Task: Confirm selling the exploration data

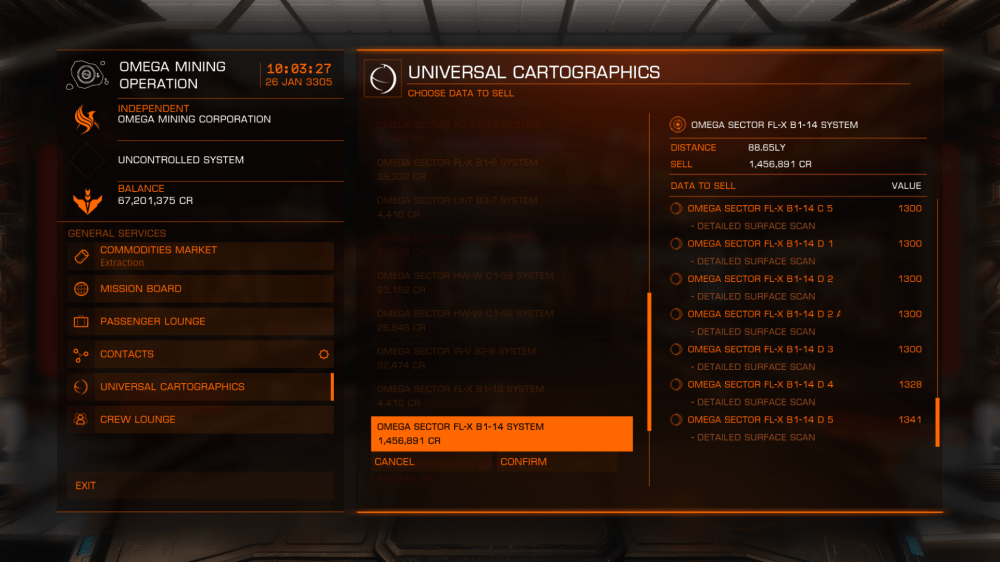Action: (x=556, y=462)
